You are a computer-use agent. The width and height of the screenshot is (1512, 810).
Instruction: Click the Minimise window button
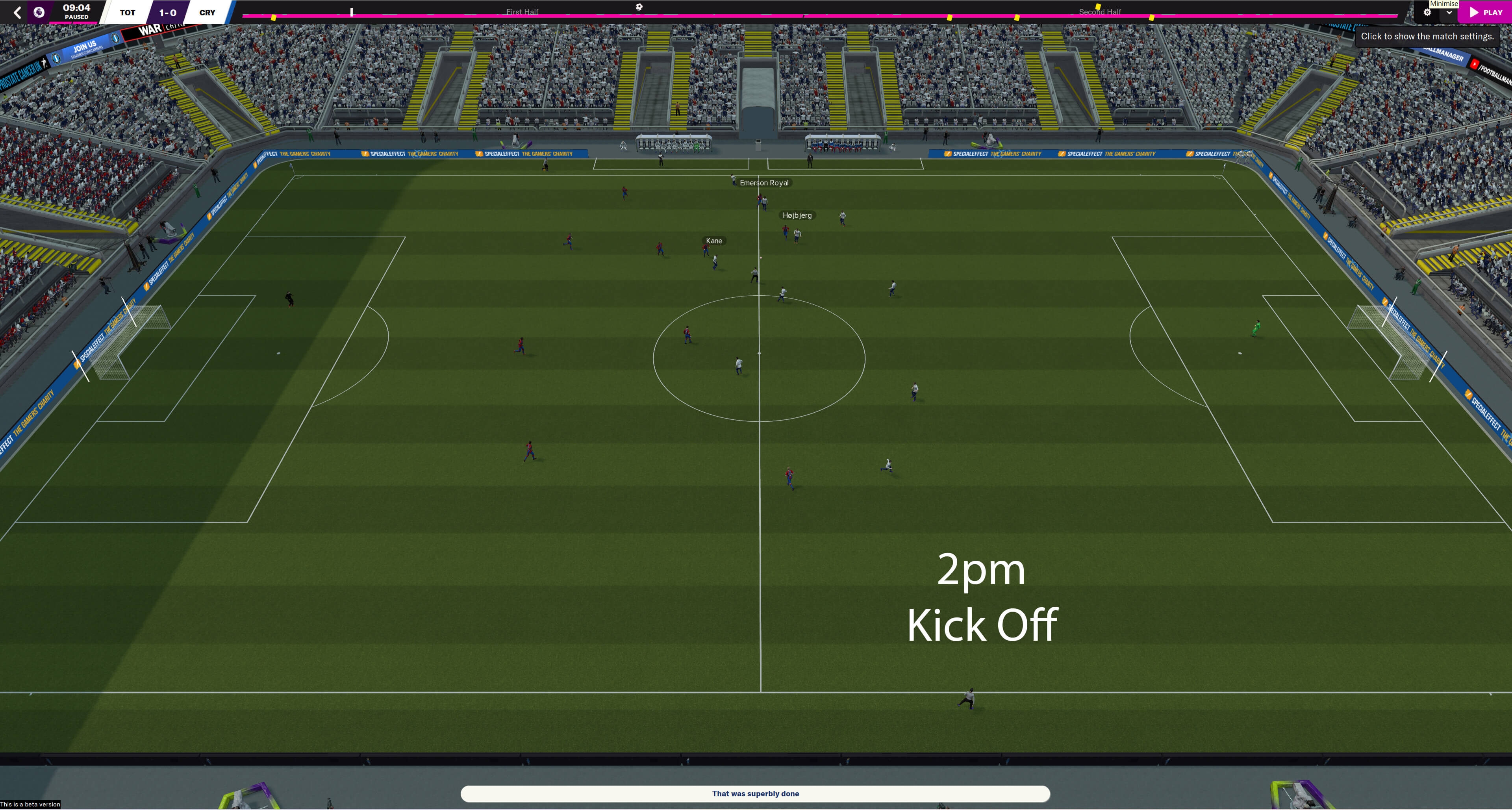pos(1443,4)
